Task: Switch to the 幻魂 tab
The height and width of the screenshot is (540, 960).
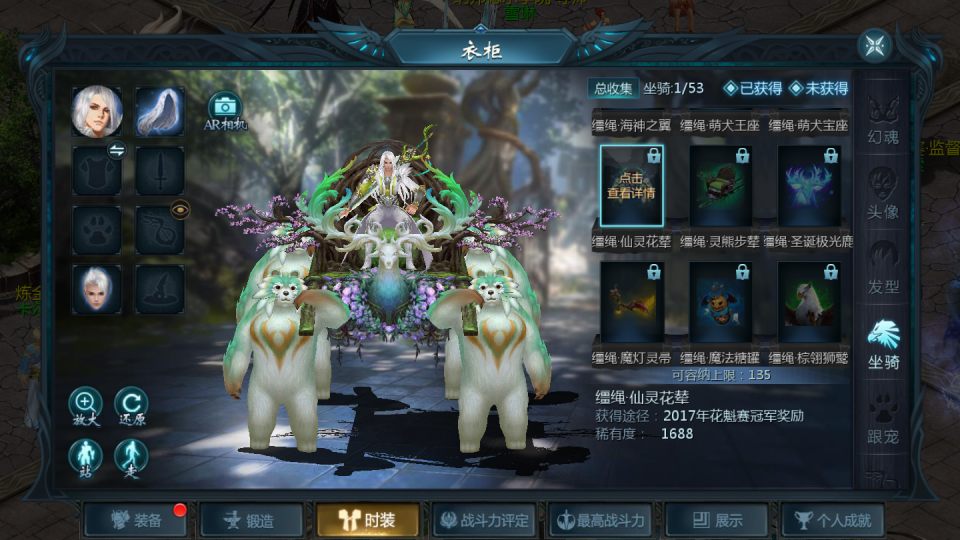Action: (x=883, y=120)
